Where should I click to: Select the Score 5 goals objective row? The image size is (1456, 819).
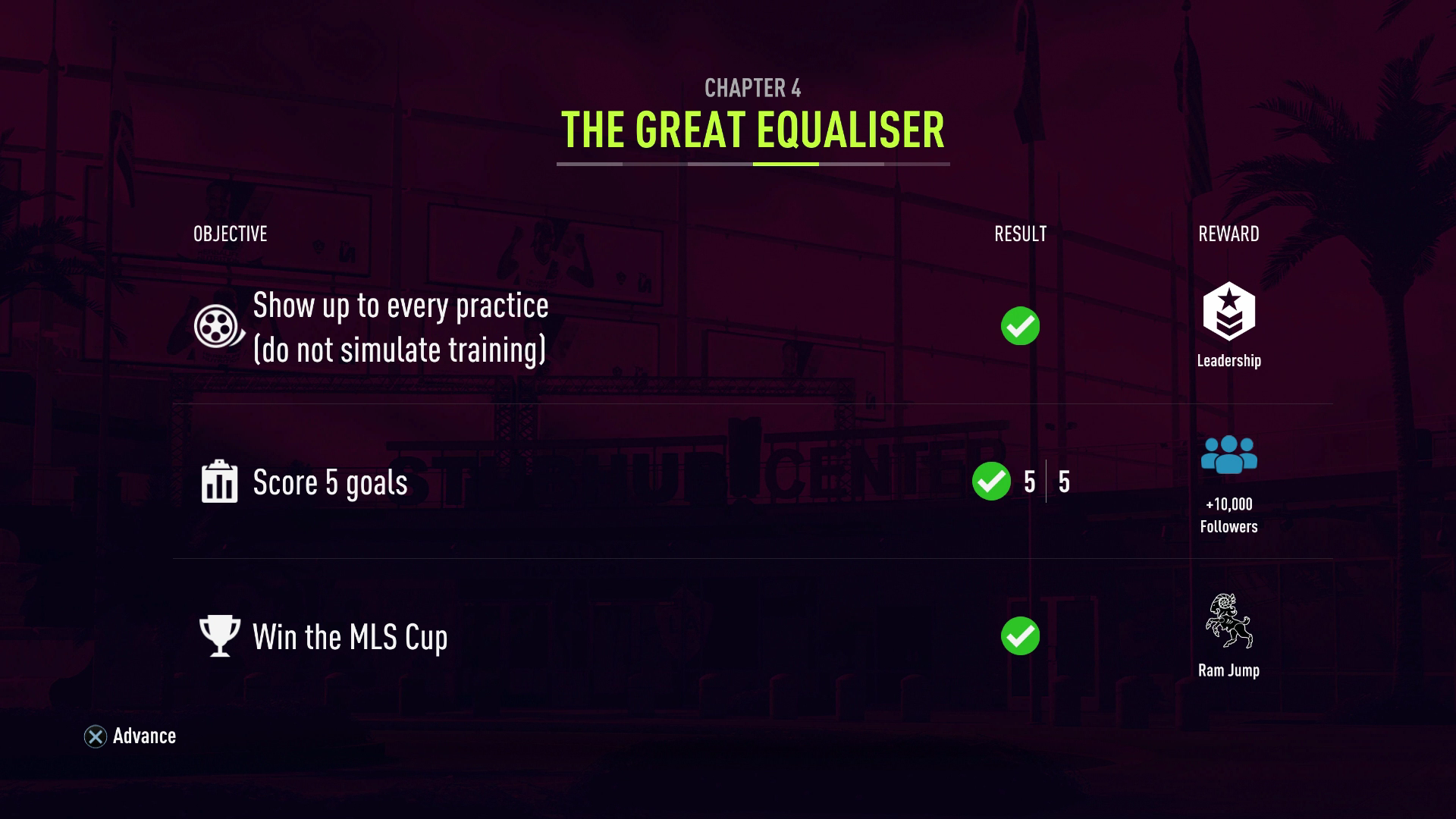click(330, 482)
